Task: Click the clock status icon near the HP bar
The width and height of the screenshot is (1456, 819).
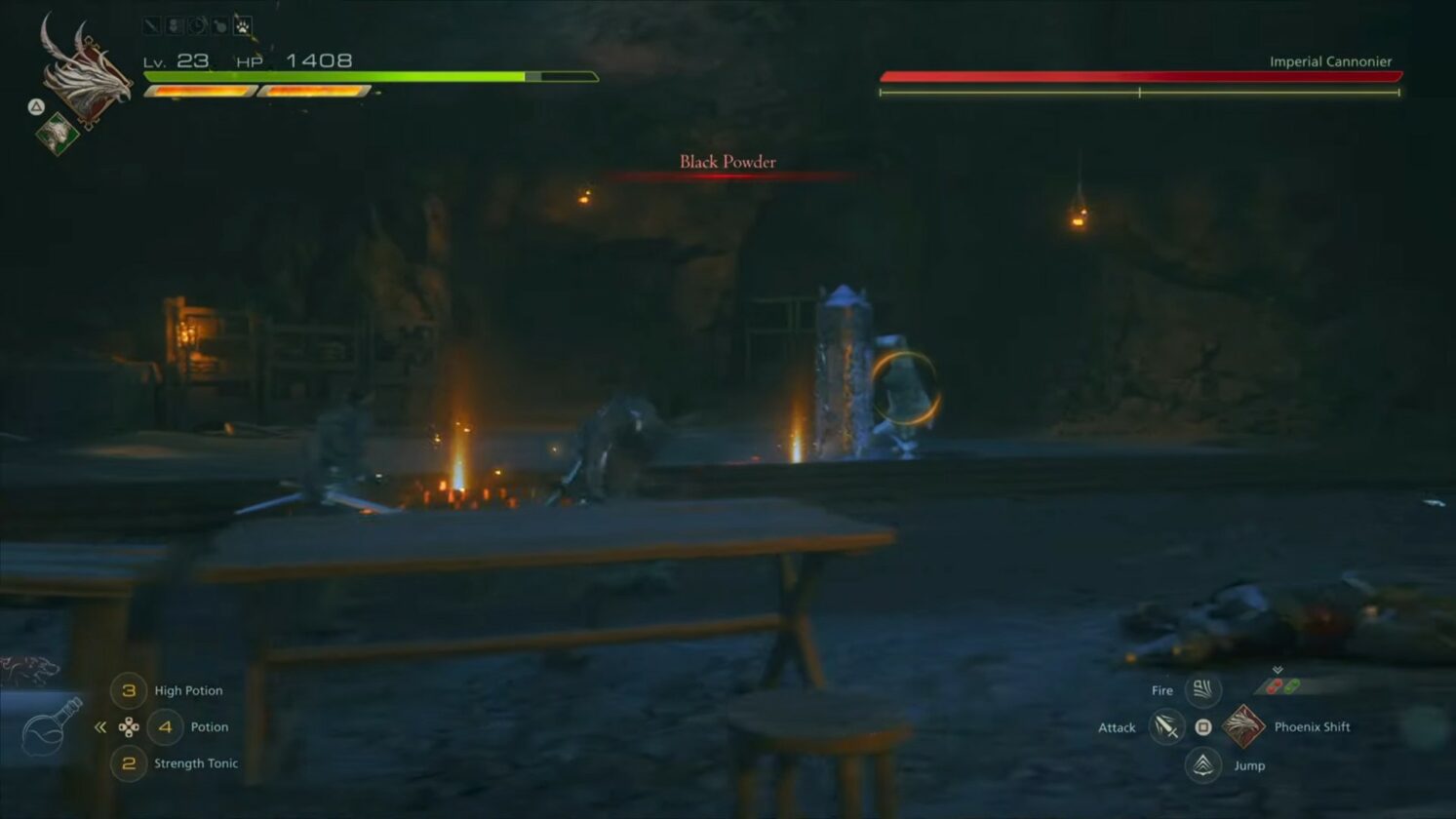Action: (198, 25)
